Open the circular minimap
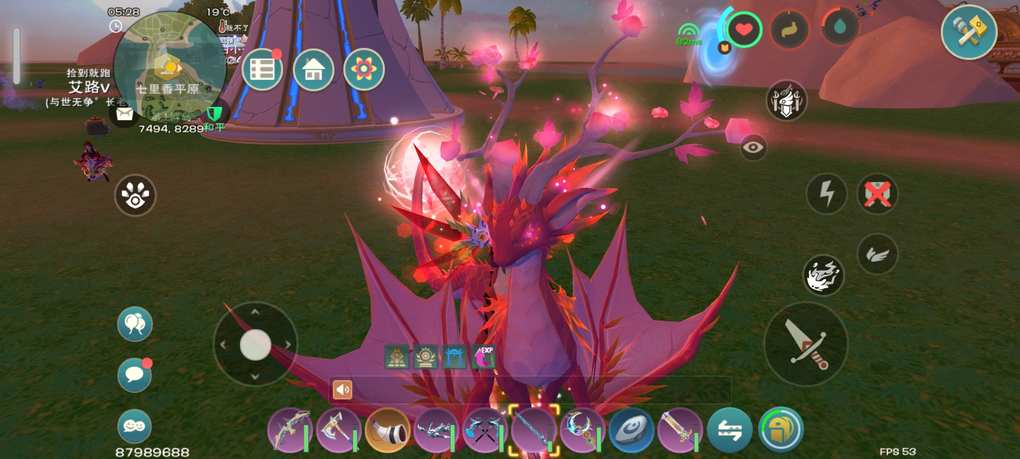 168,67
